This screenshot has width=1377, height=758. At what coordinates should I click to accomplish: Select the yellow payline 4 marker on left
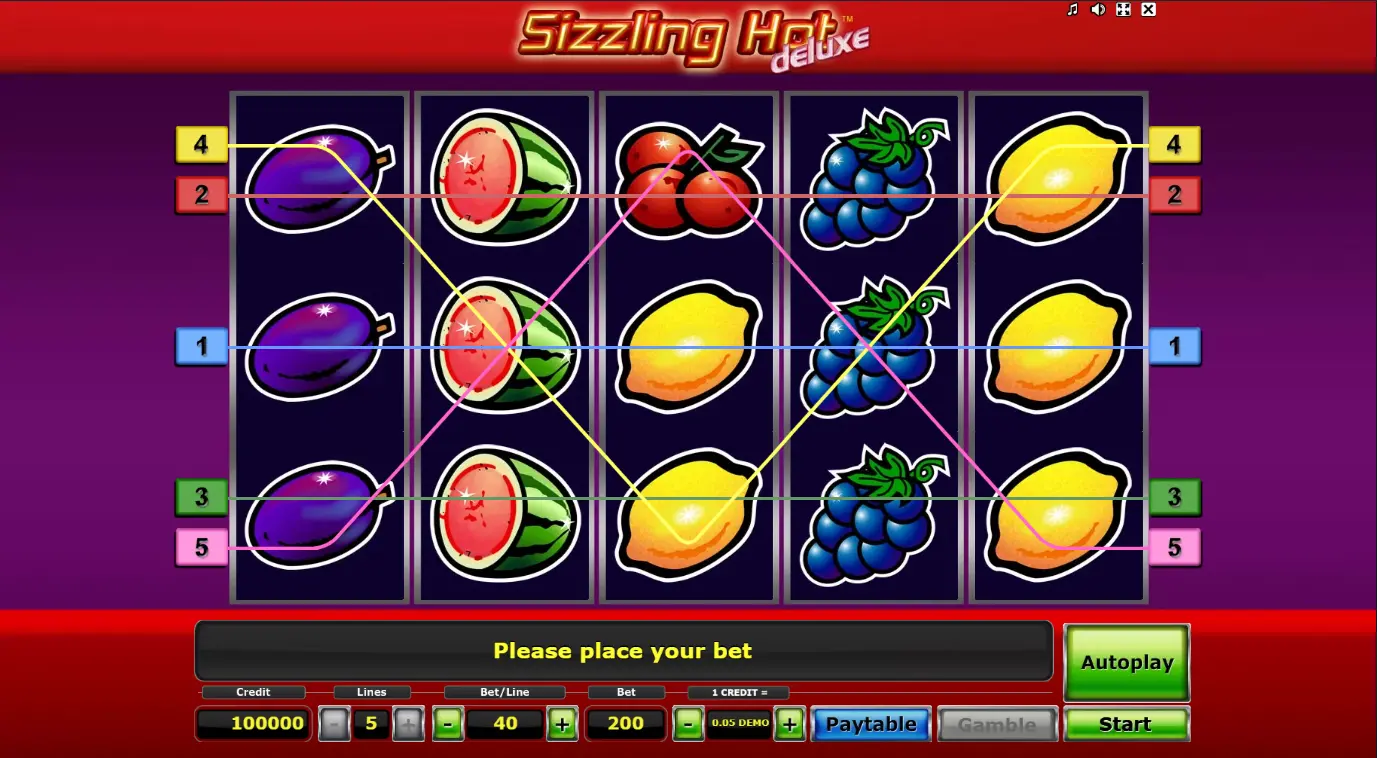(203, 145)
